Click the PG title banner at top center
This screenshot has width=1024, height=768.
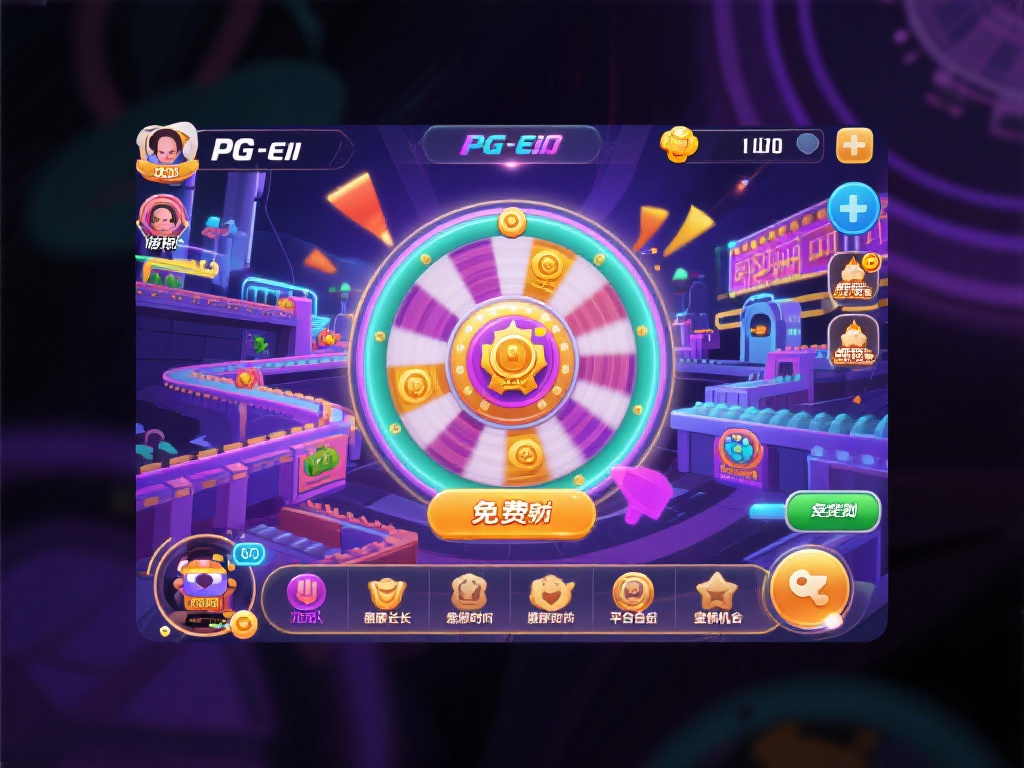511,146
